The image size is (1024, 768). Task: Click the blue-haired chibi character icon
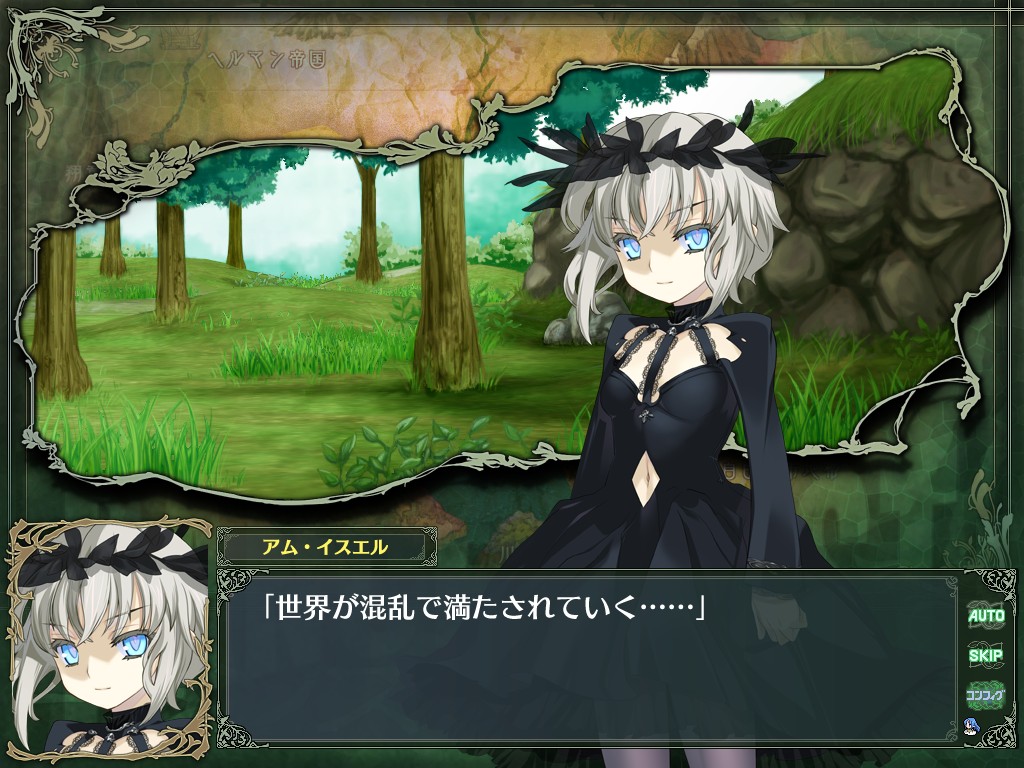pyautogui.click(x=970, y=726)
